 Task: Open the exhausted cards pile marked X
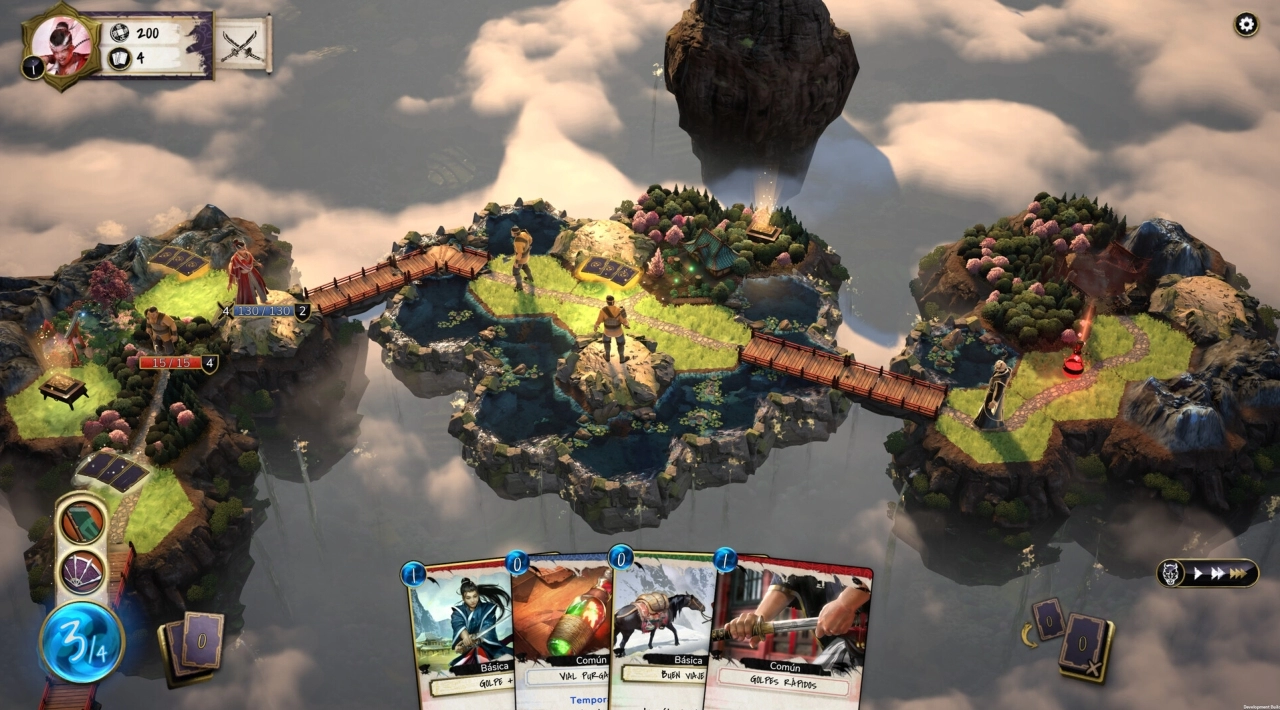[x=1085, y=645]
